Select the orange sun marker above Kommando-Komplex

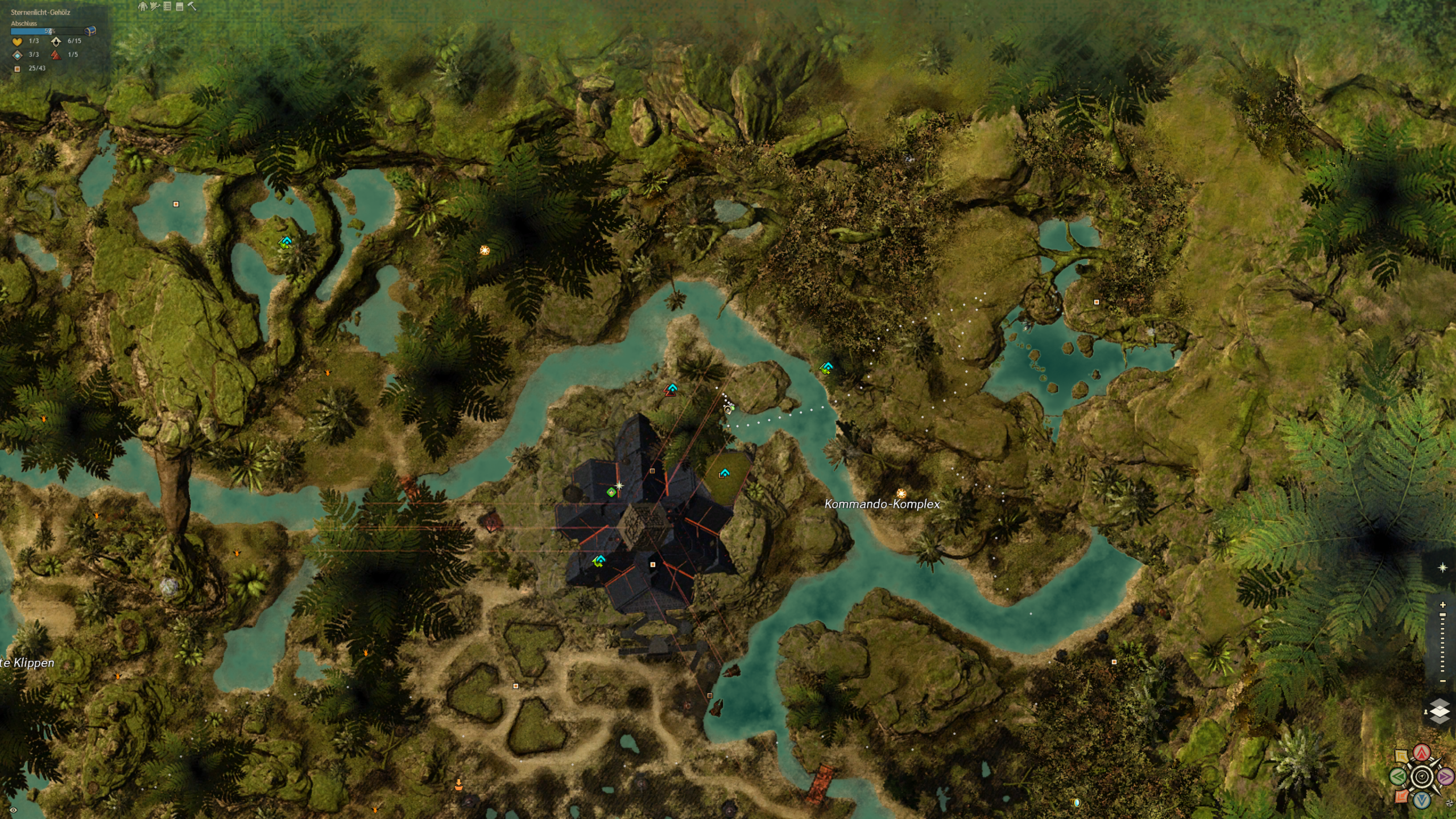point(901,493)
